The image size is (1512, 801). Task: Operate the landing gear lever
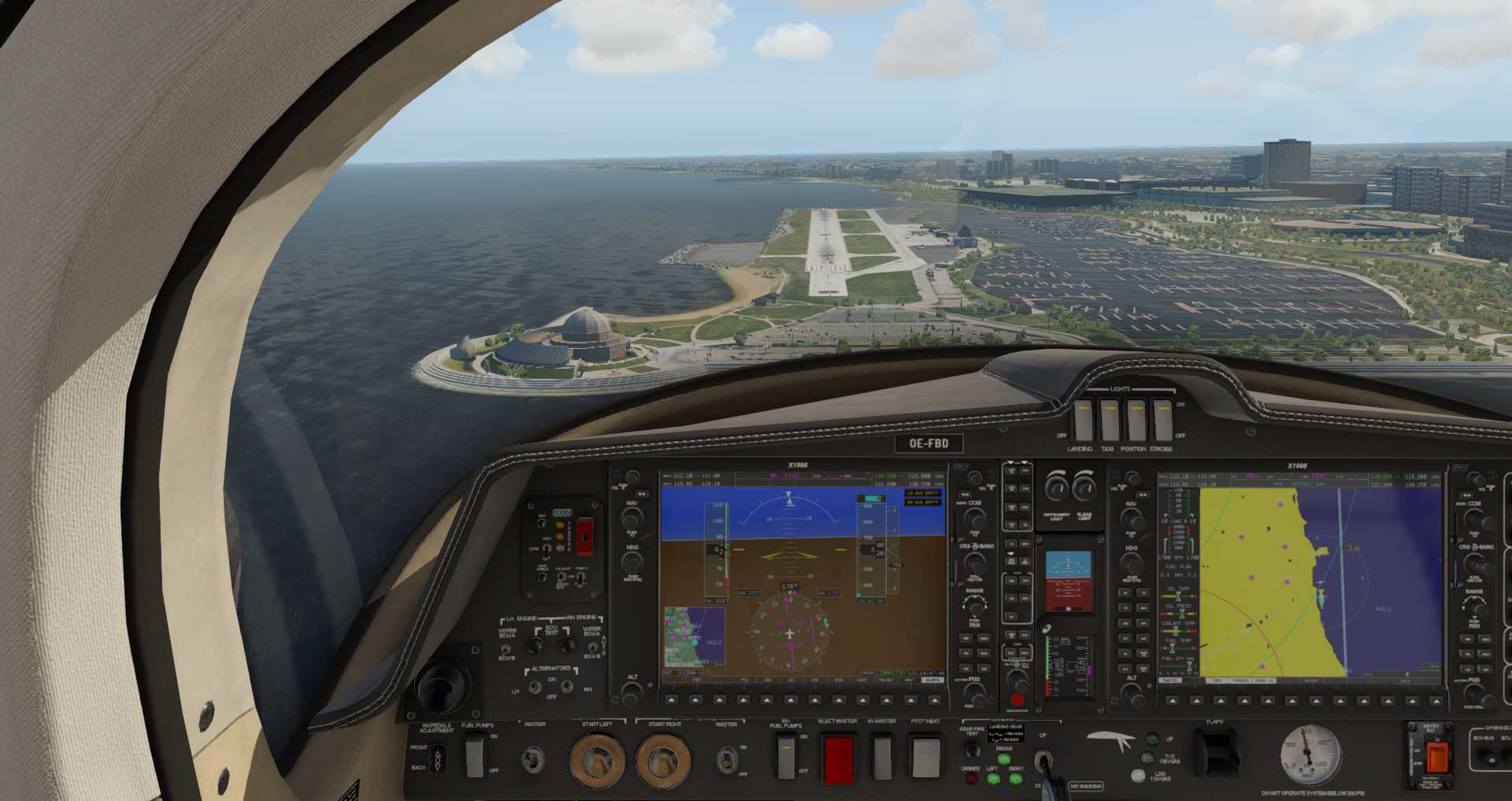[1044, 761]
